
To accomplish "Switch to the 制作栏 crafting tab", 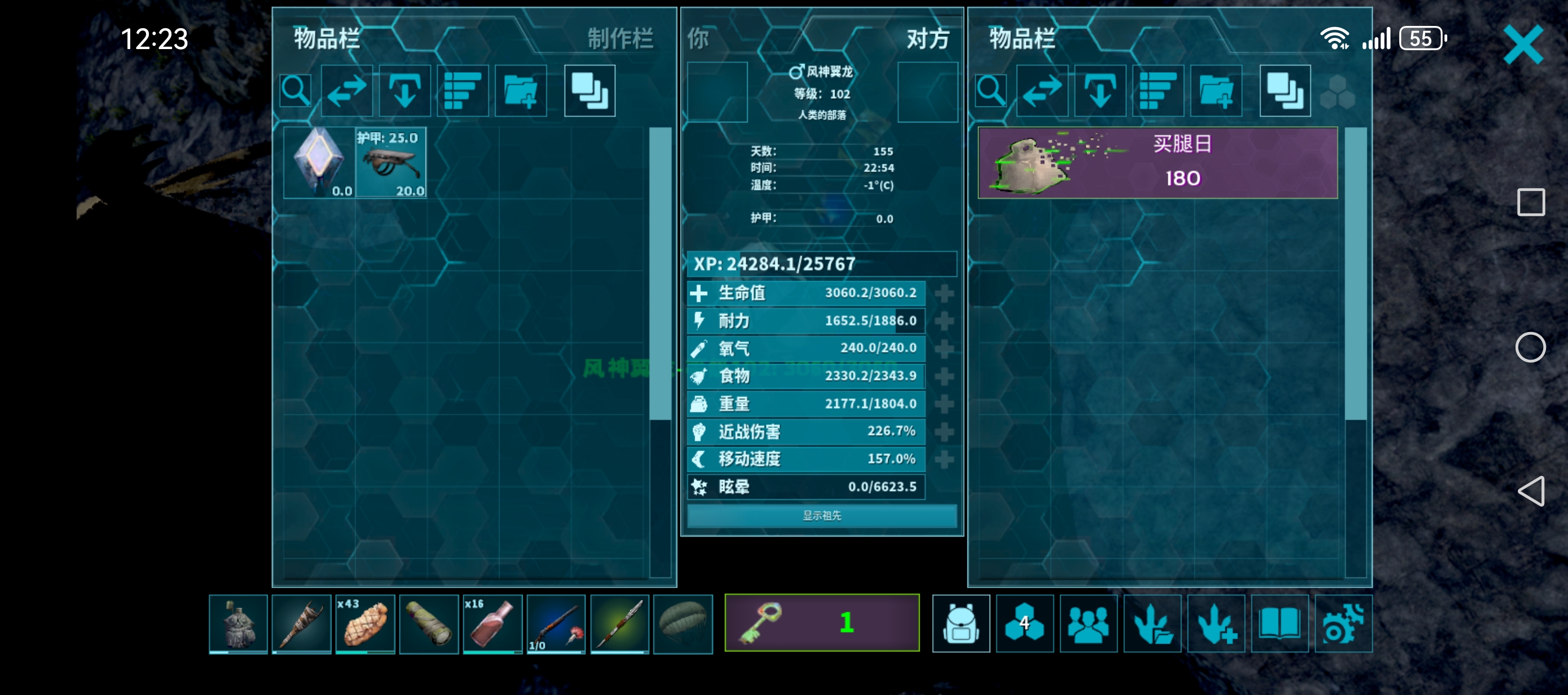I will 620,39.
